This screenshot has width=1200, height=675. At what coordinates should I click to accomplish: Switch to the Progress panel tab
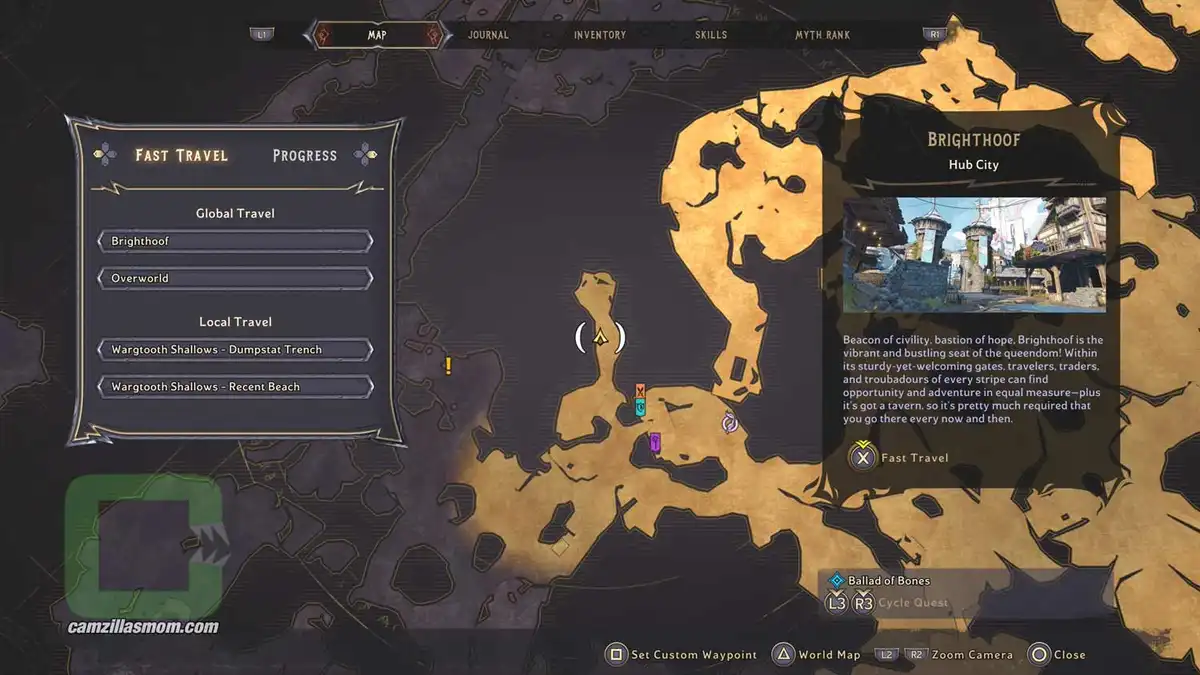(304, 155)
